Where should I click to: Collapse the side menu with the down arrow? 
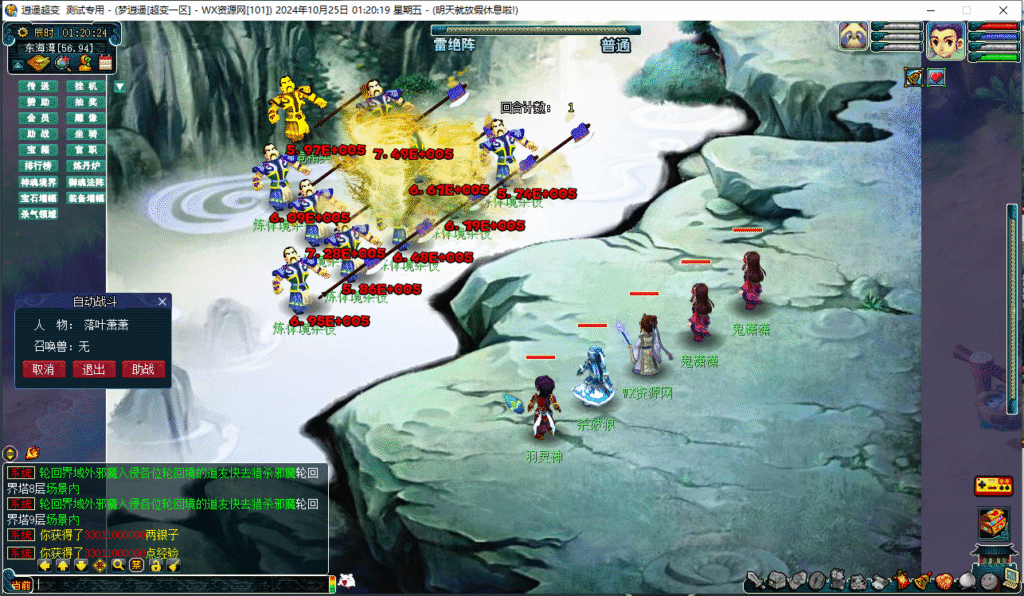tap(120, 87)
